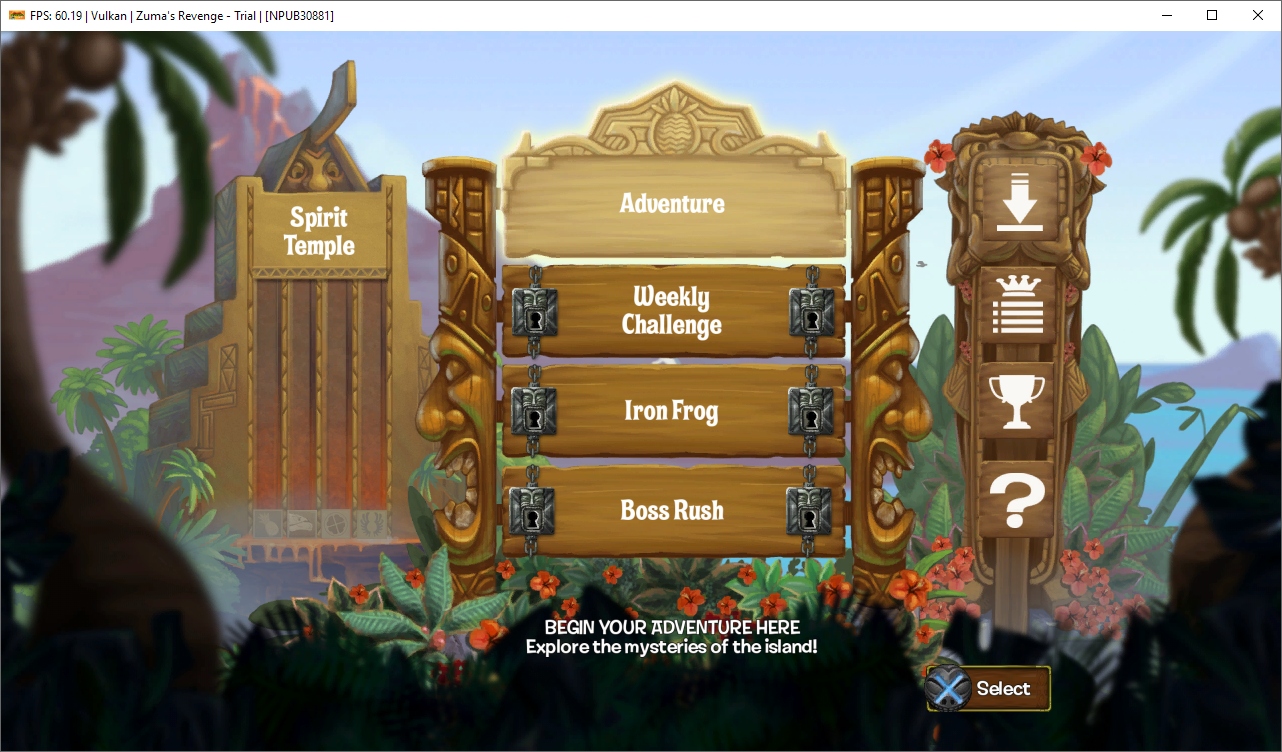The height and width of the screenshot is (752, 1282).
Task: Choose the Iron Frog mode
Action: coord(673,411)
